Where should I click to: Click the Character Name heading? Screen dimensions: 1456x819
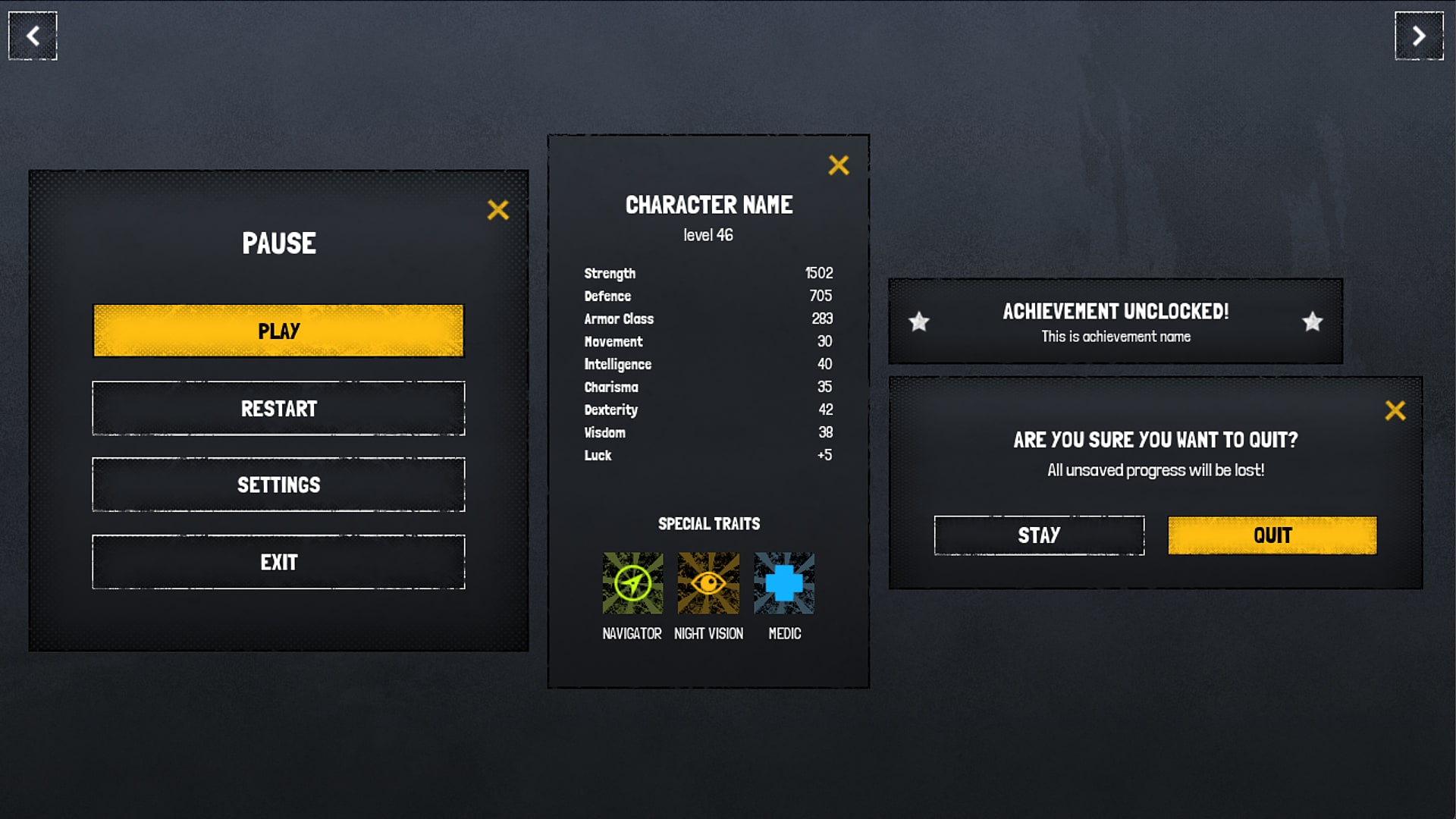[x=709, y=205]
